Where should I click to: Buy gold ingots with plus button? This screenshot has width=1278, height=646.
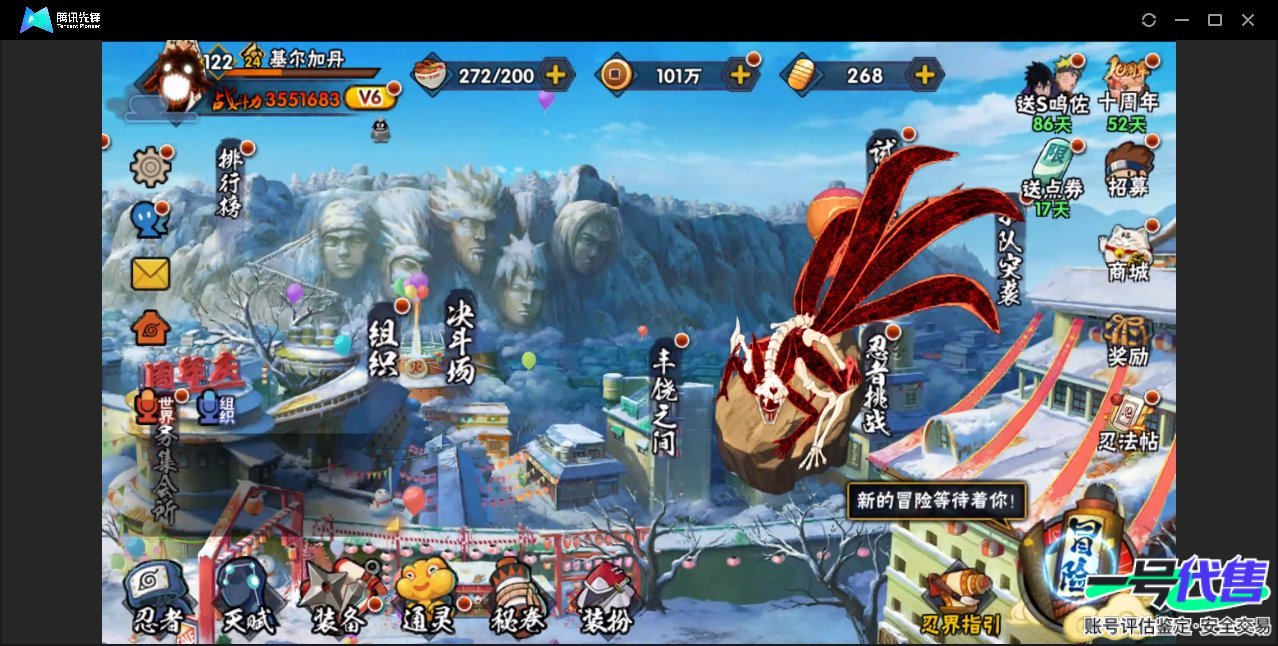coord(925,75)
